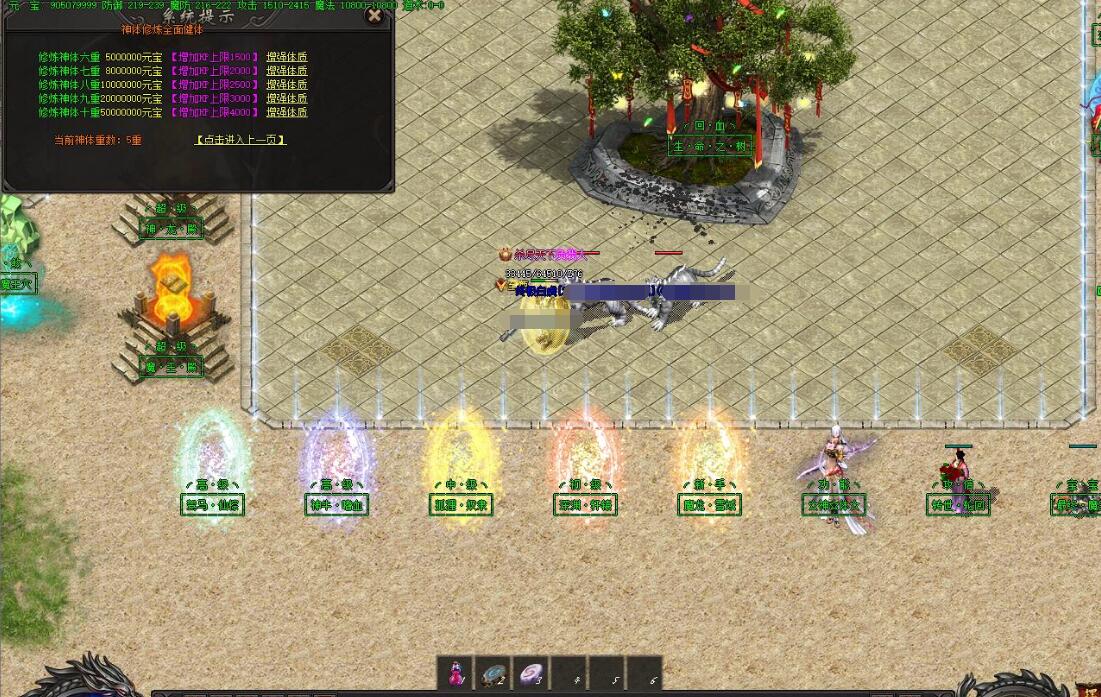1101x697 pixels.
Task: Go back via 点击进入上一页 link
Action: (x=240, y=140)
